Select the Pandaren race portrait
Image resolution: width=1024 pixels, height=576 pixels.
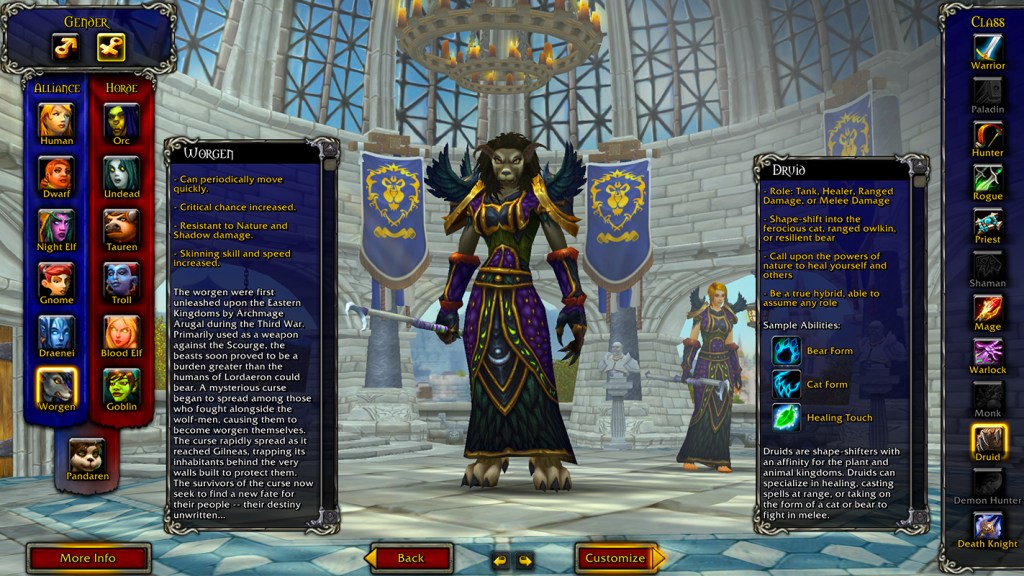pyautogui.click(x=87, y=456)
